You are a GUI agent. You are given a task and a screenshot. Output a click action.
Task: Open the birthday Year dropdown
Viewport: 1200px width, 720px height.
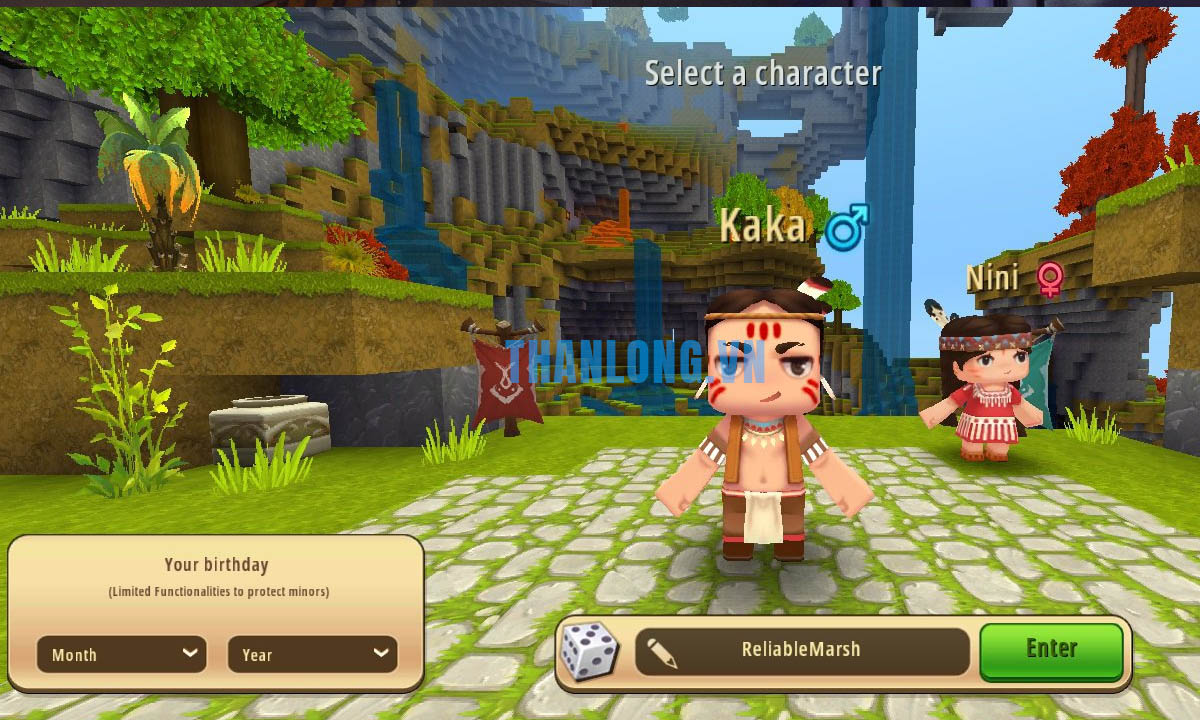point(312,654)
